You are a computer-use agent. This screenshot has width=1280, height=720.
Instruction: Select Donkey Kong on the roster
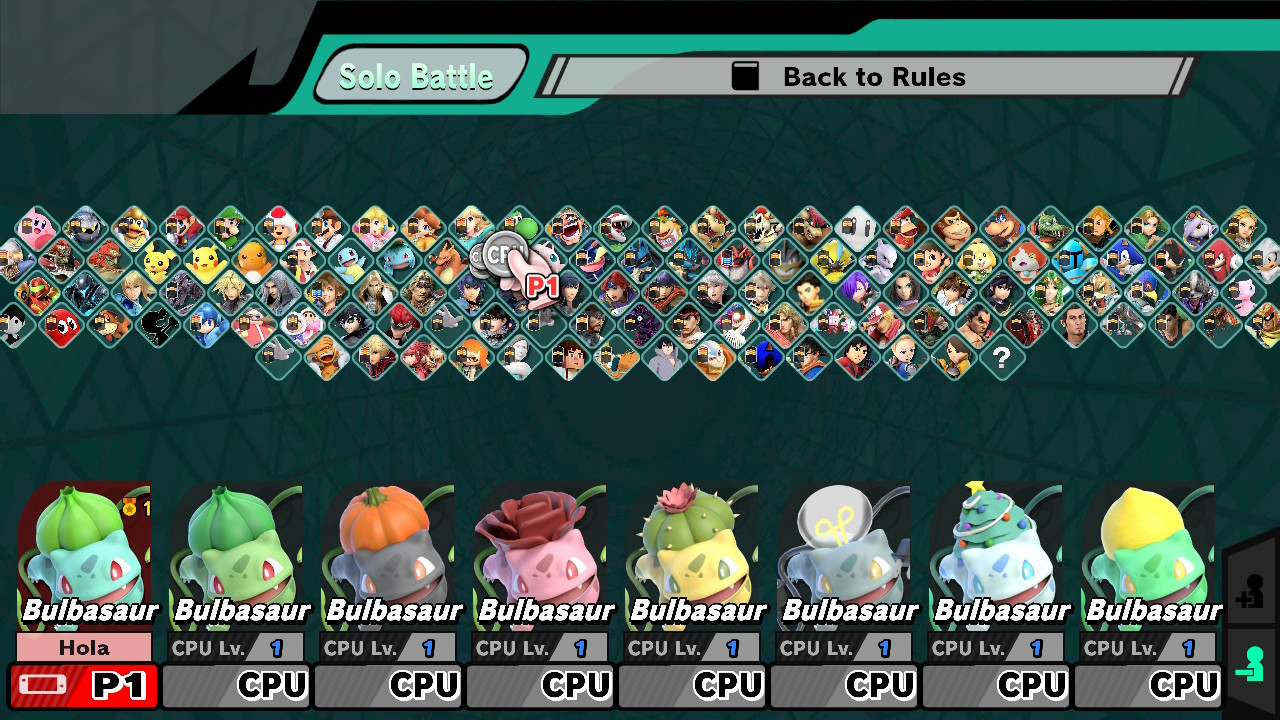(x=953, y=228)
